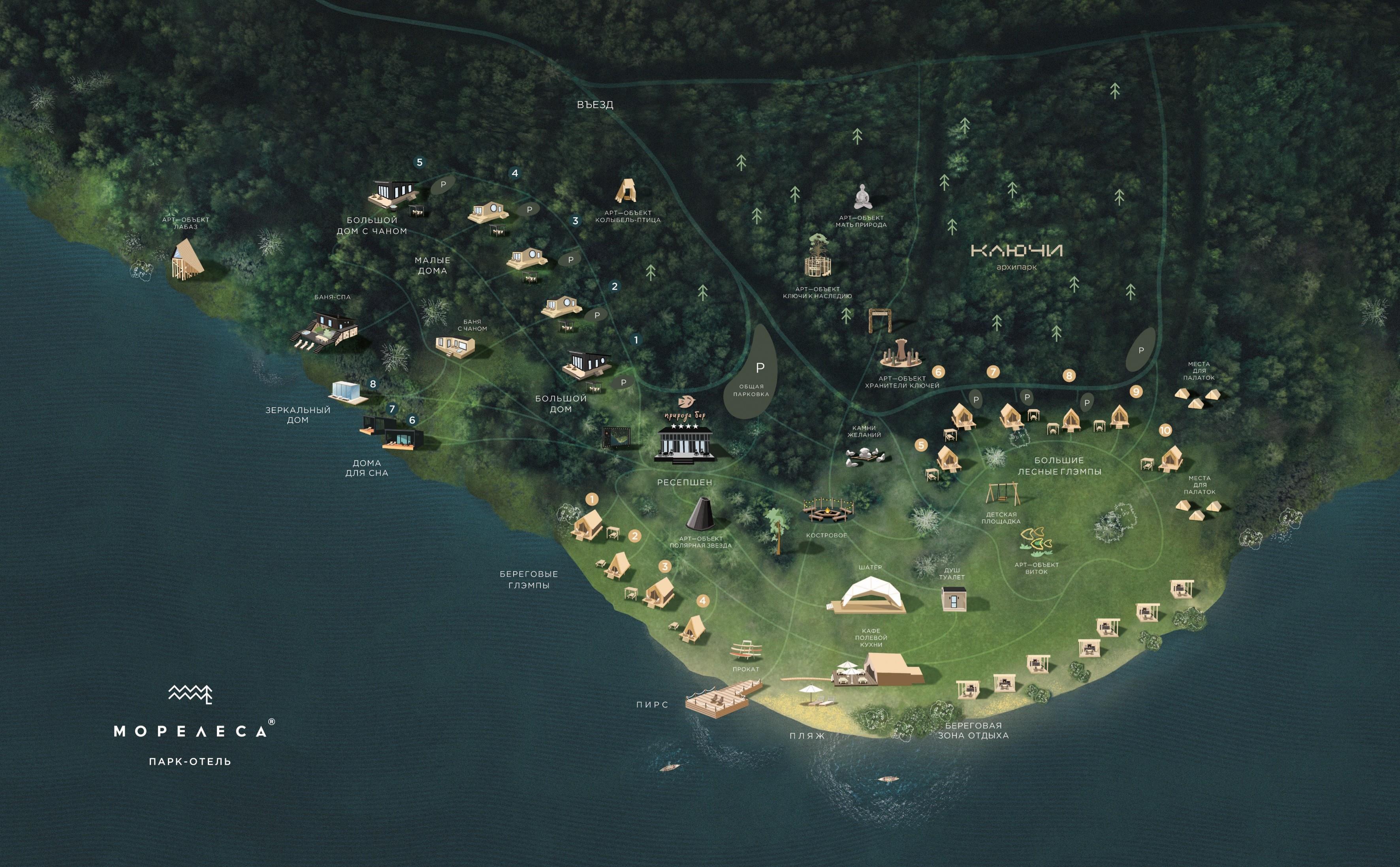Select the Арт-объект Мать природа statue

862,197
